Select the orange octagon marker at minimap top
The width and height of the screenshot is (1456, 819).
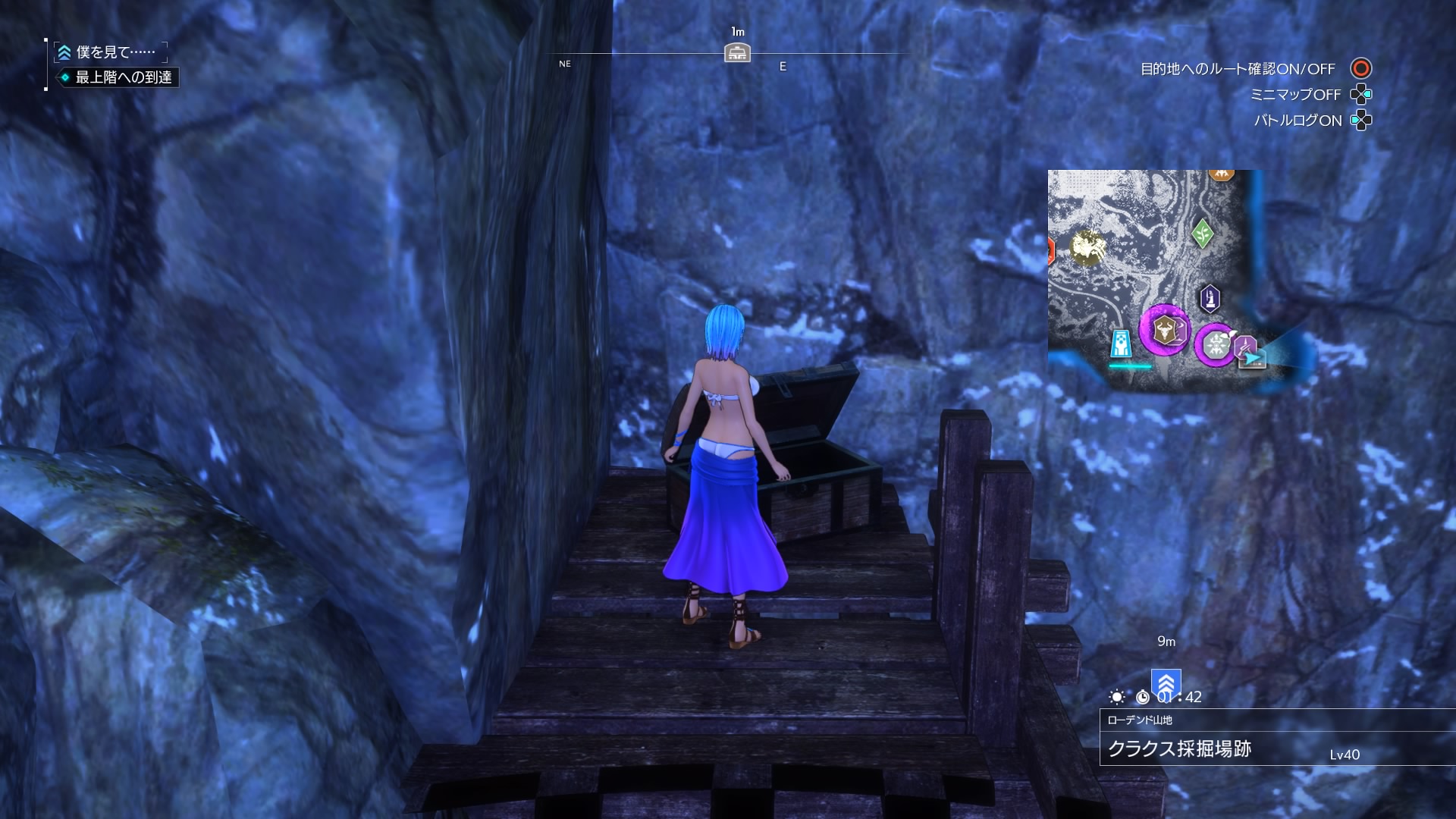(1220, 174)
